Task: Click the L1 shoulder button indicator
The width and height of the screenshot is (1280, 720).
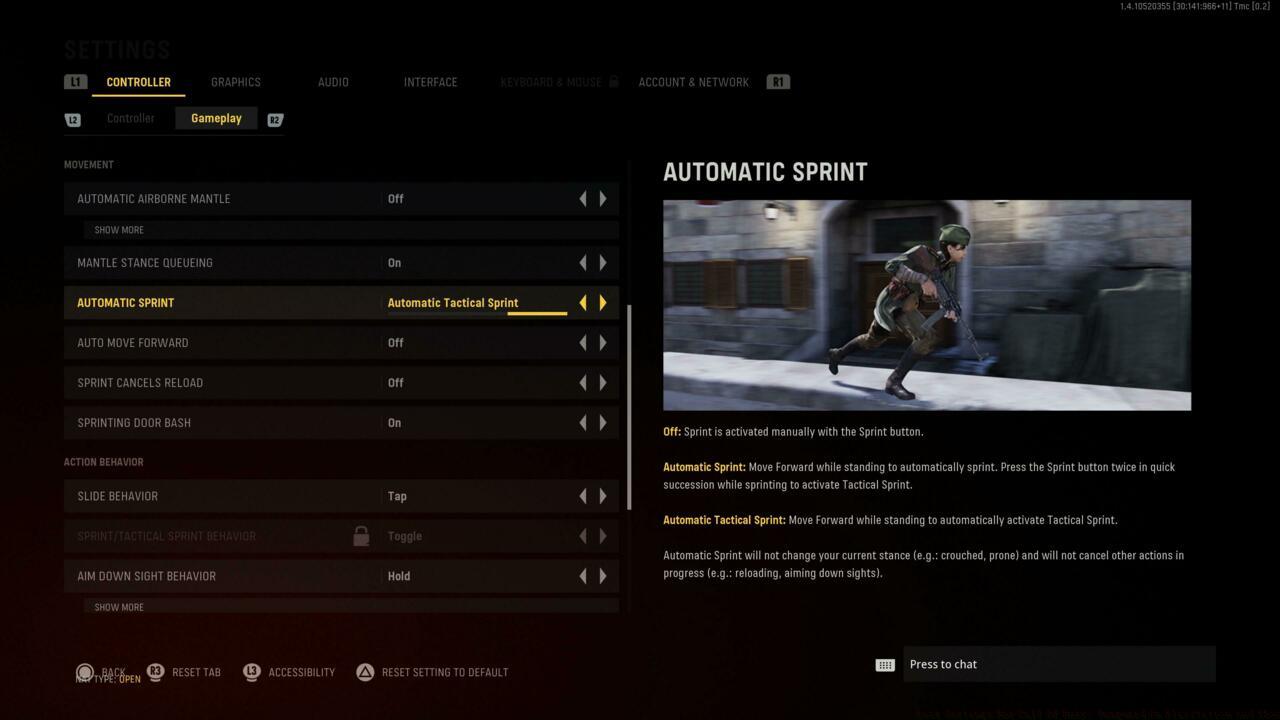Action: pyautogui.click(x=75, y=81)
